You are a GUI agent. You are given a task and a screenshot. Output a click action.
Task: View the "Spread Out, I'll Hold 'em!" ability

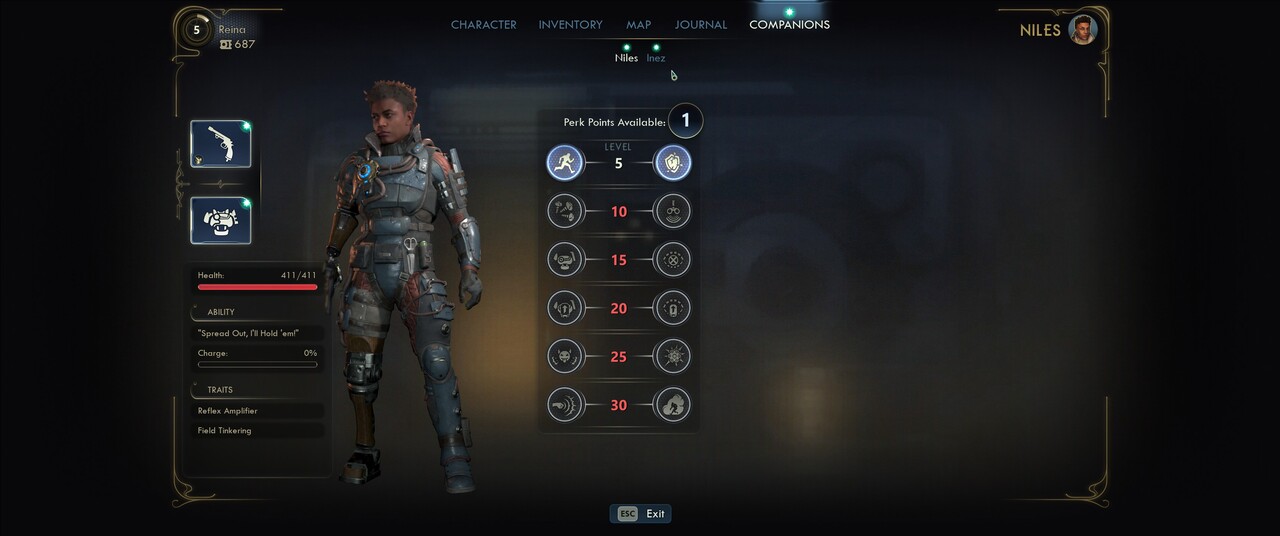coord(257,333)
